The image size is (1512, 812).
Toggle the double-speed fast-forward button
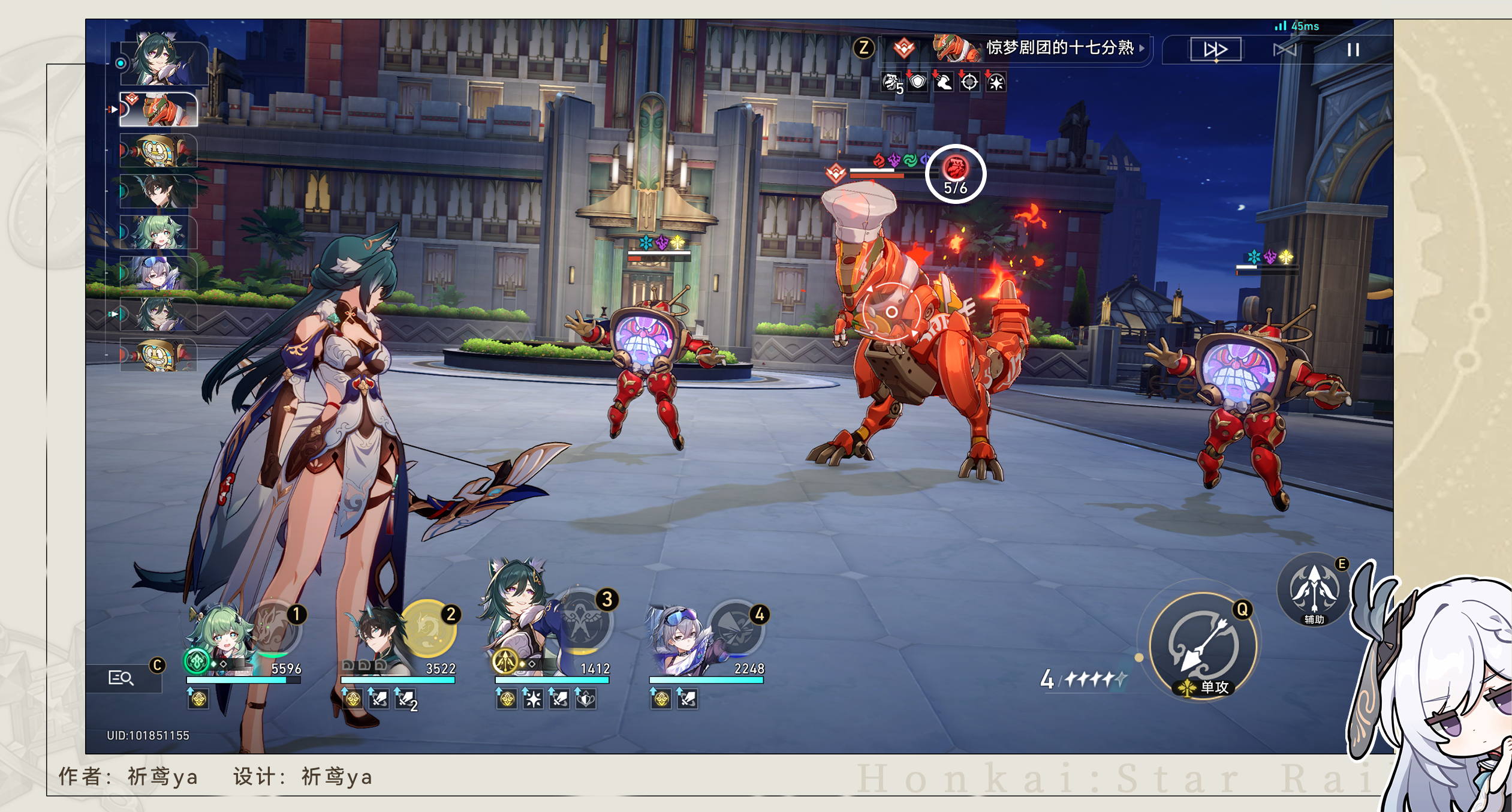1215,50
